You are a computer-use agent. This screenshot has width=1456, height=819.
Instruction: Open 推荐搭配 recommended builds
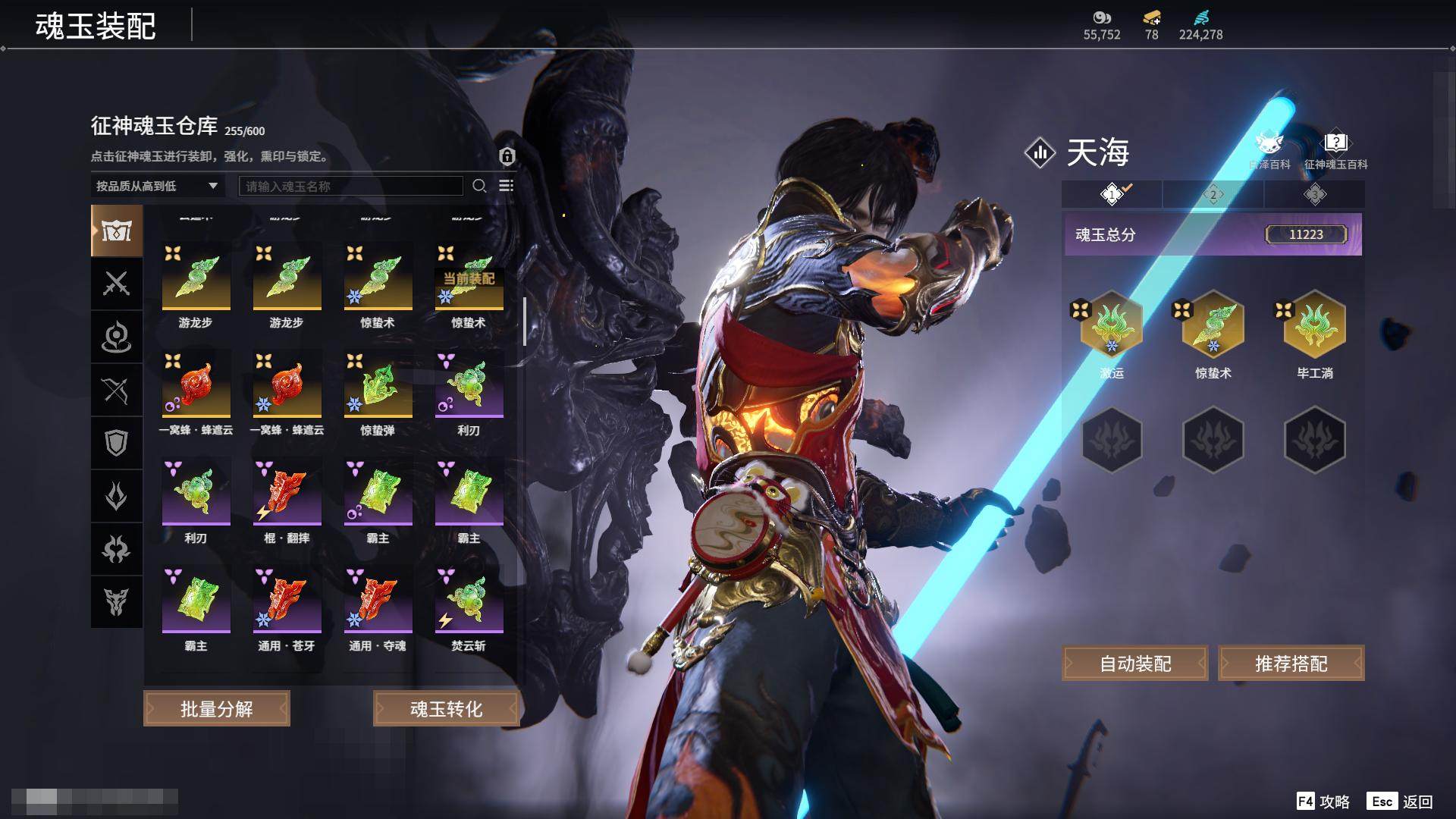tap(1291, 664)
